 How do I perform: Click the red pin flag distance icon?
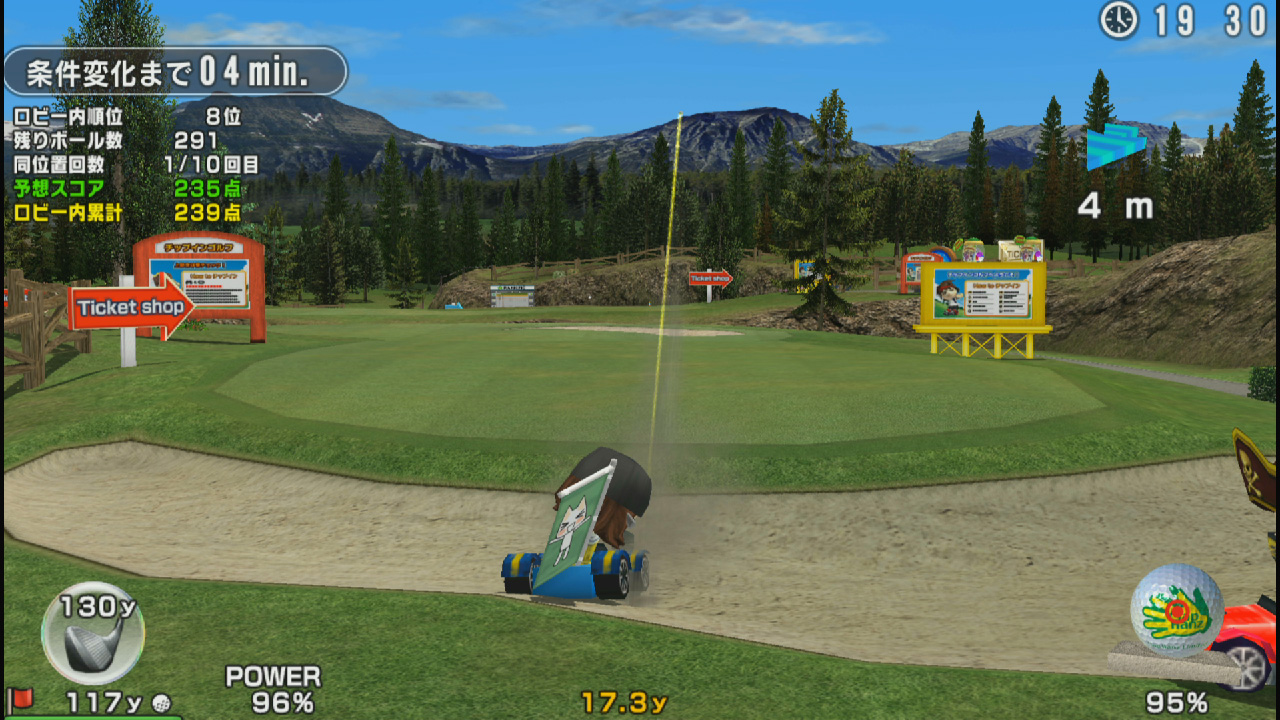coord(20,698)
